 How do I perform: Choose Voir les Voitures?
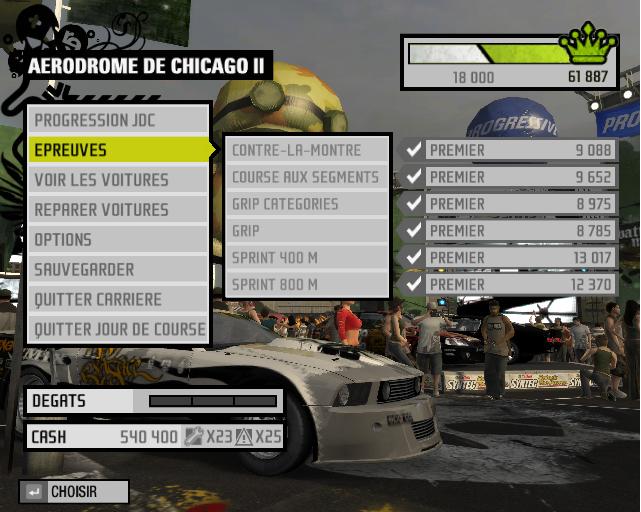(118, 180)
